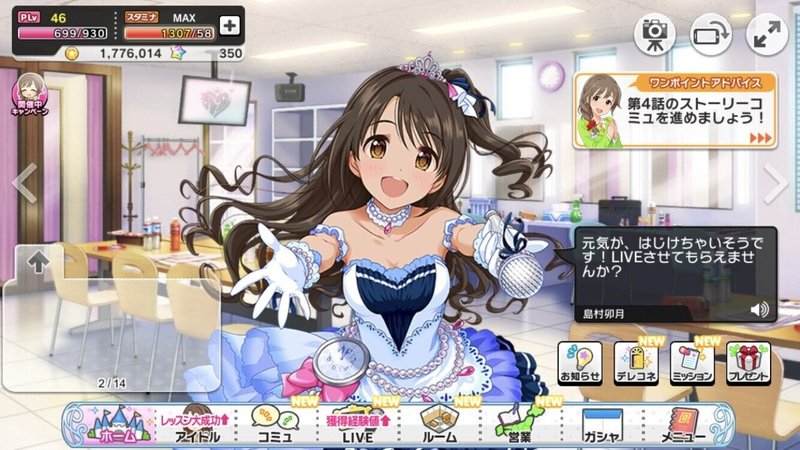
Task: Tap the plus button to restore stamina
Action: [x=229, y=25]
